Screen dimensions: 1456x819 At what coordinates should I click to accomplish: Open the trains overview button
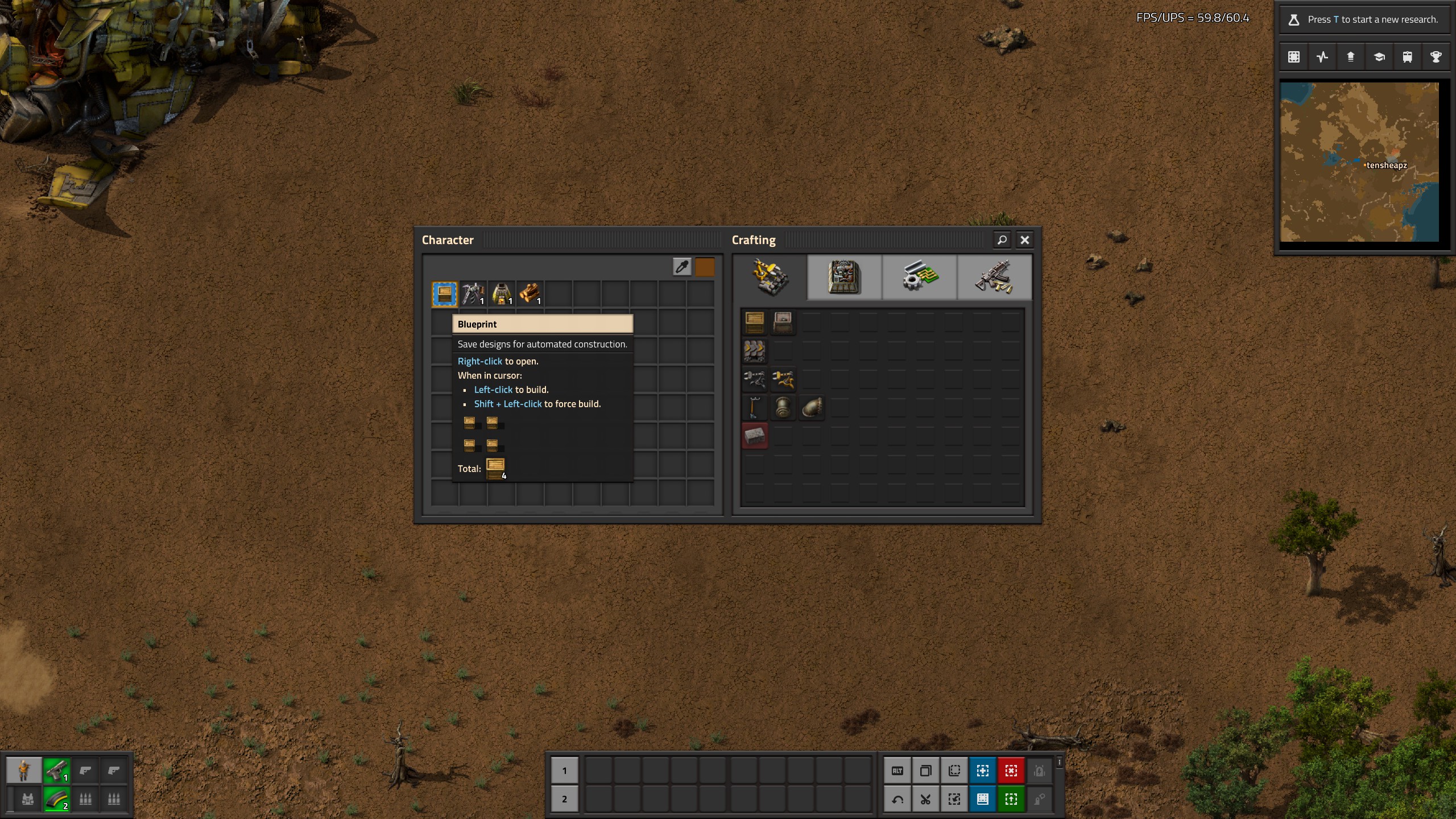point(1408,57)
